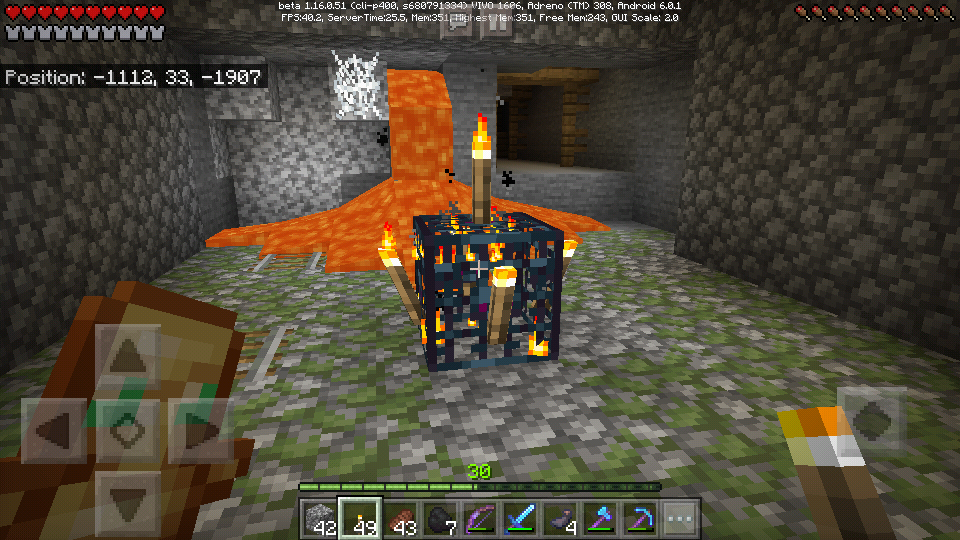Tap the strafe right arrow

click(x=199, y=431)
